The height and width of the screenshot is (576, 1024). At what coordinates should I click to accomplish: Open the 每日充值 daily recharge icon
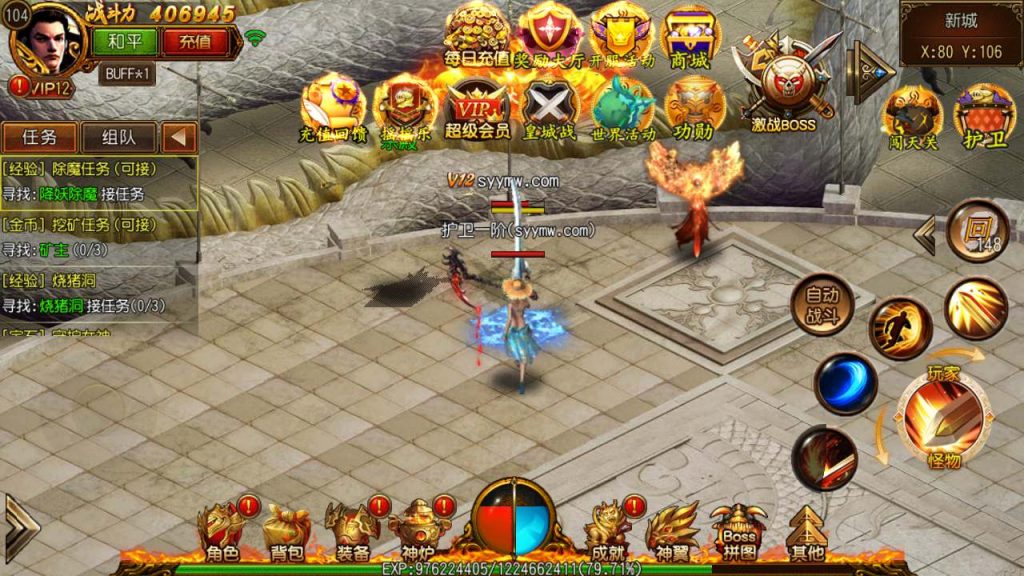[477, 36]
